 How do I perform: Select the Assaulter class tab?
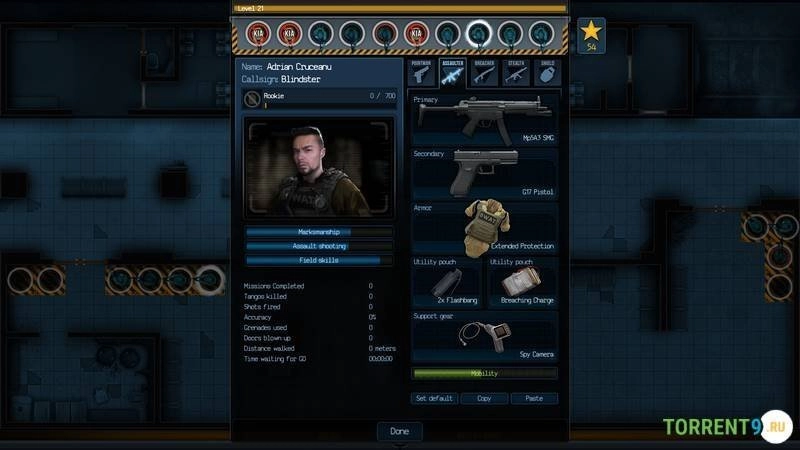452,72
